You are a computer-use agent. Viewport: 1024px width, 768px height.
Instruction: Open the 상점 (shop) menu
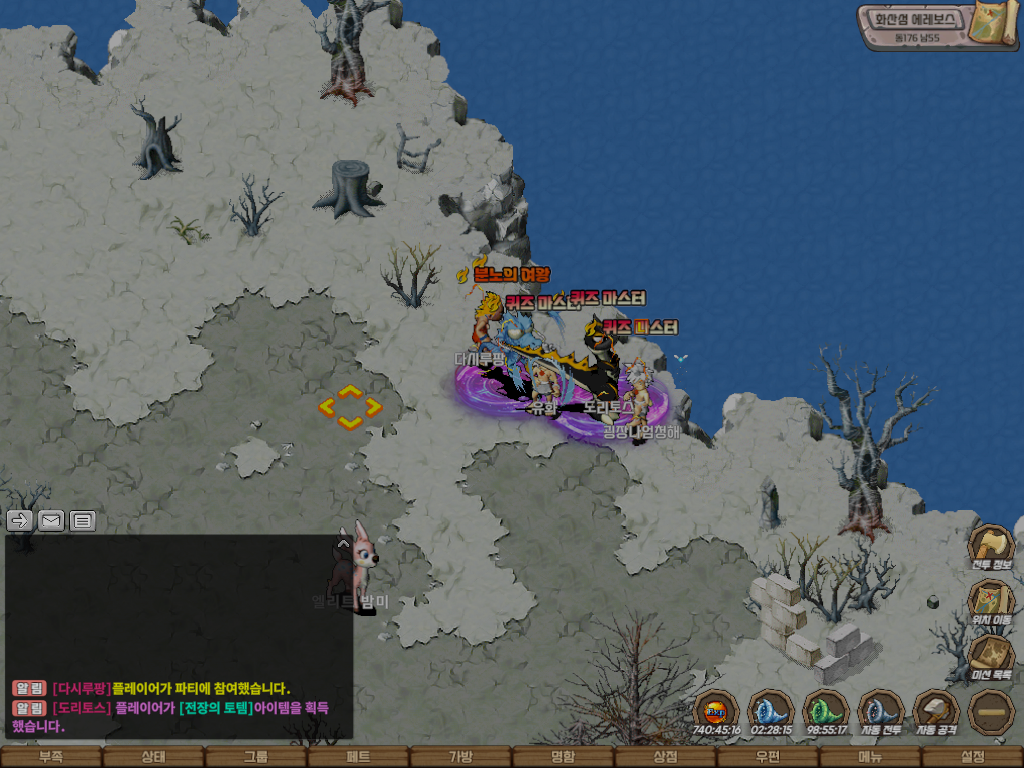(x=666, y=757)
